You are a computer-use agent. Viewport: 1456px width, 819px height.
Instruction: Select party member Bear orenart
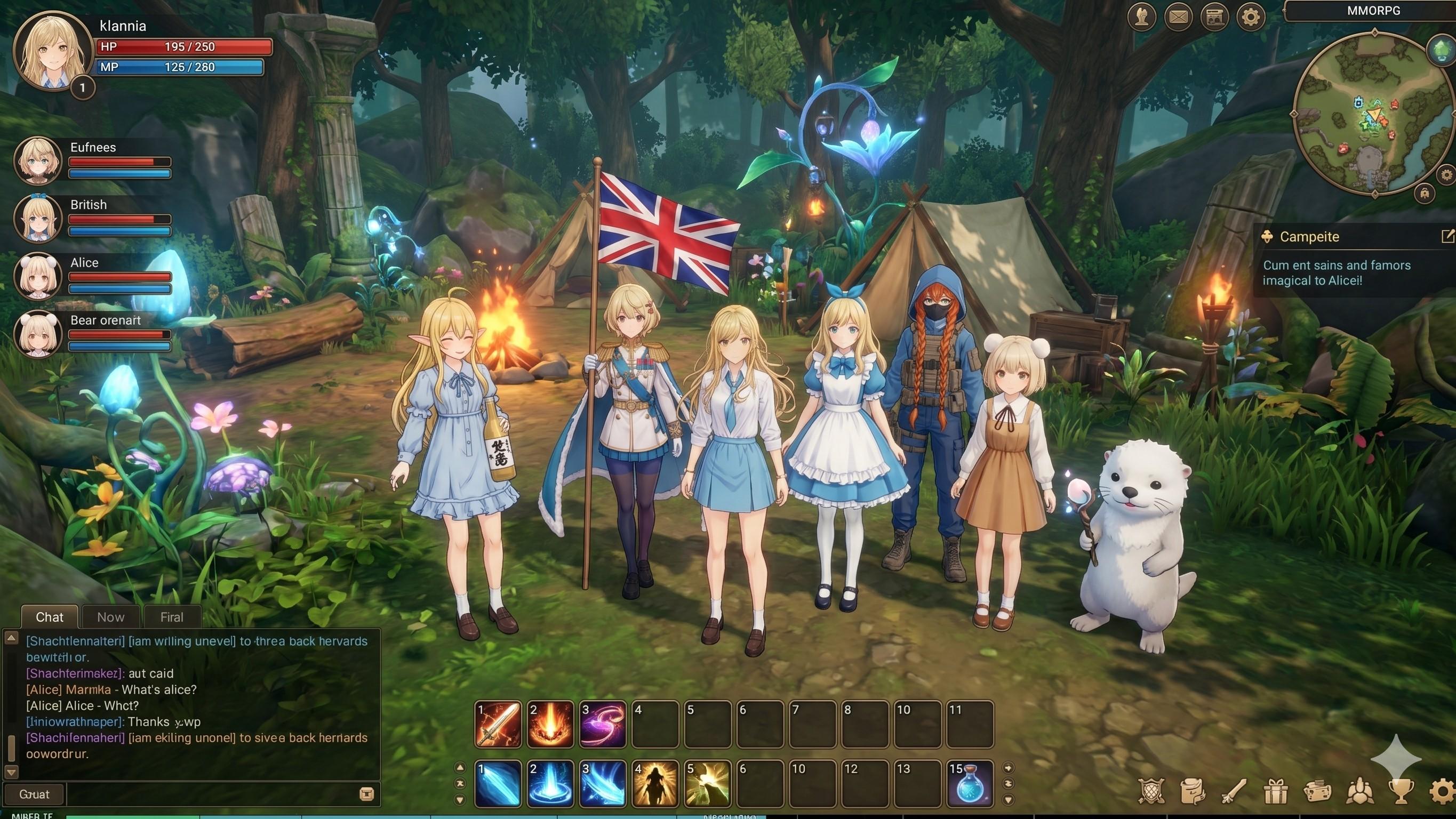38,333
